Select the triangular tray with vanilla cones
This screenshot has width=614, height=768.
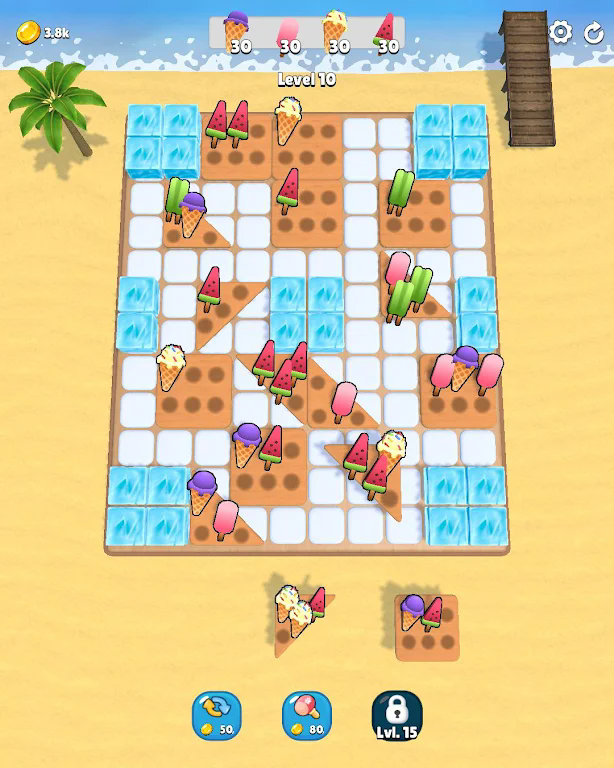(298, 620)
